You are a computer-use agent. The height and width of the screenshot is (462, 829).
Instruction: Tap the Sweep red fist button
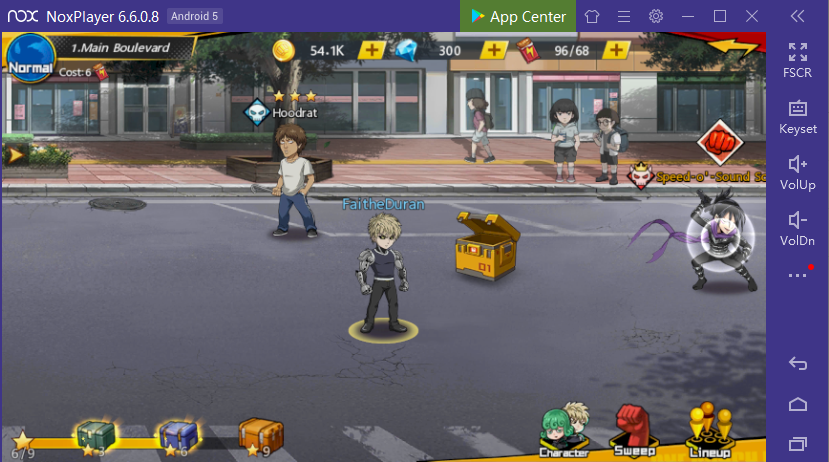(x=634, y=429)
